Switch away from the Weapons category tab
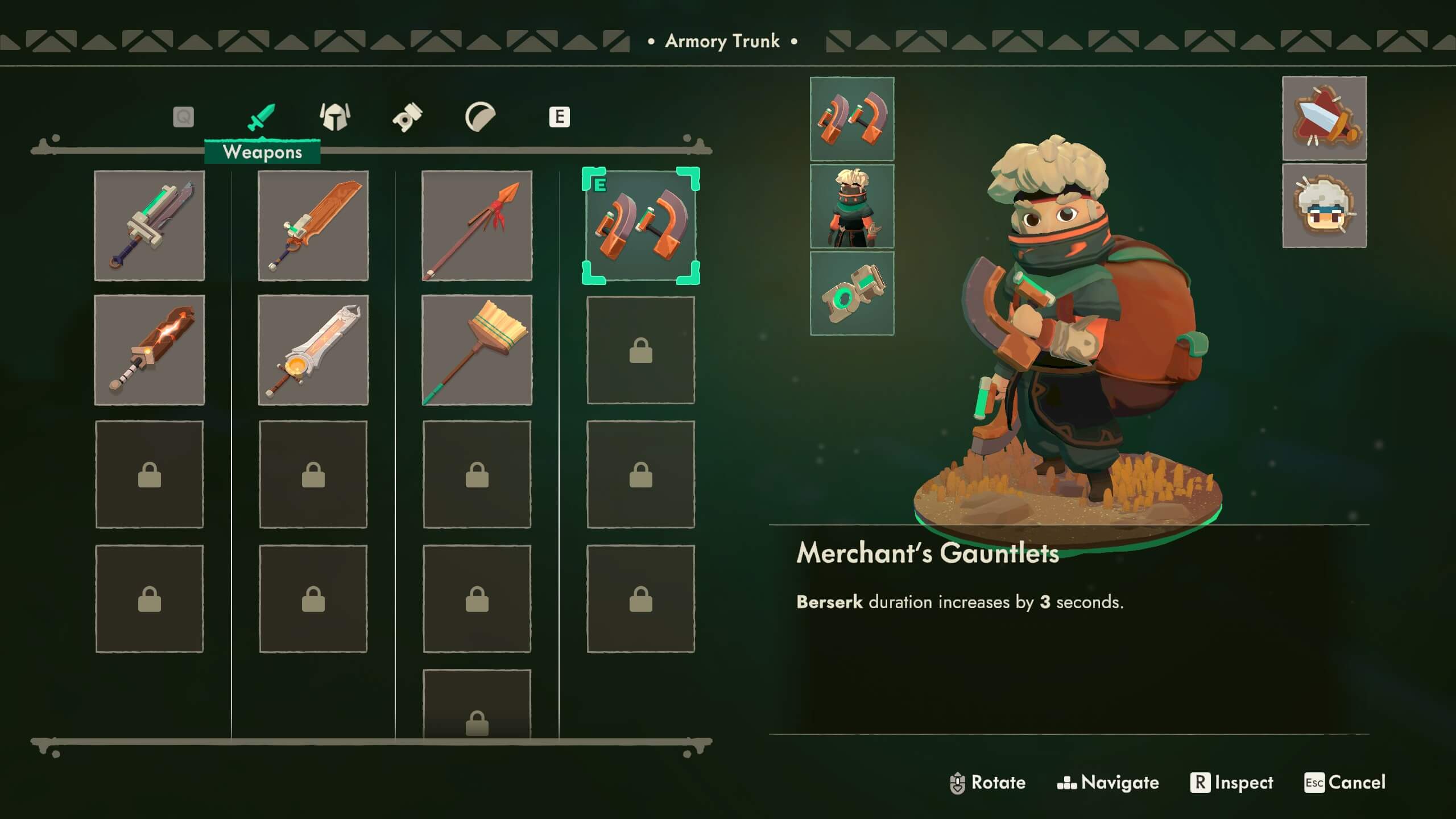This screenshot has width=1456, height=819. 336,117
